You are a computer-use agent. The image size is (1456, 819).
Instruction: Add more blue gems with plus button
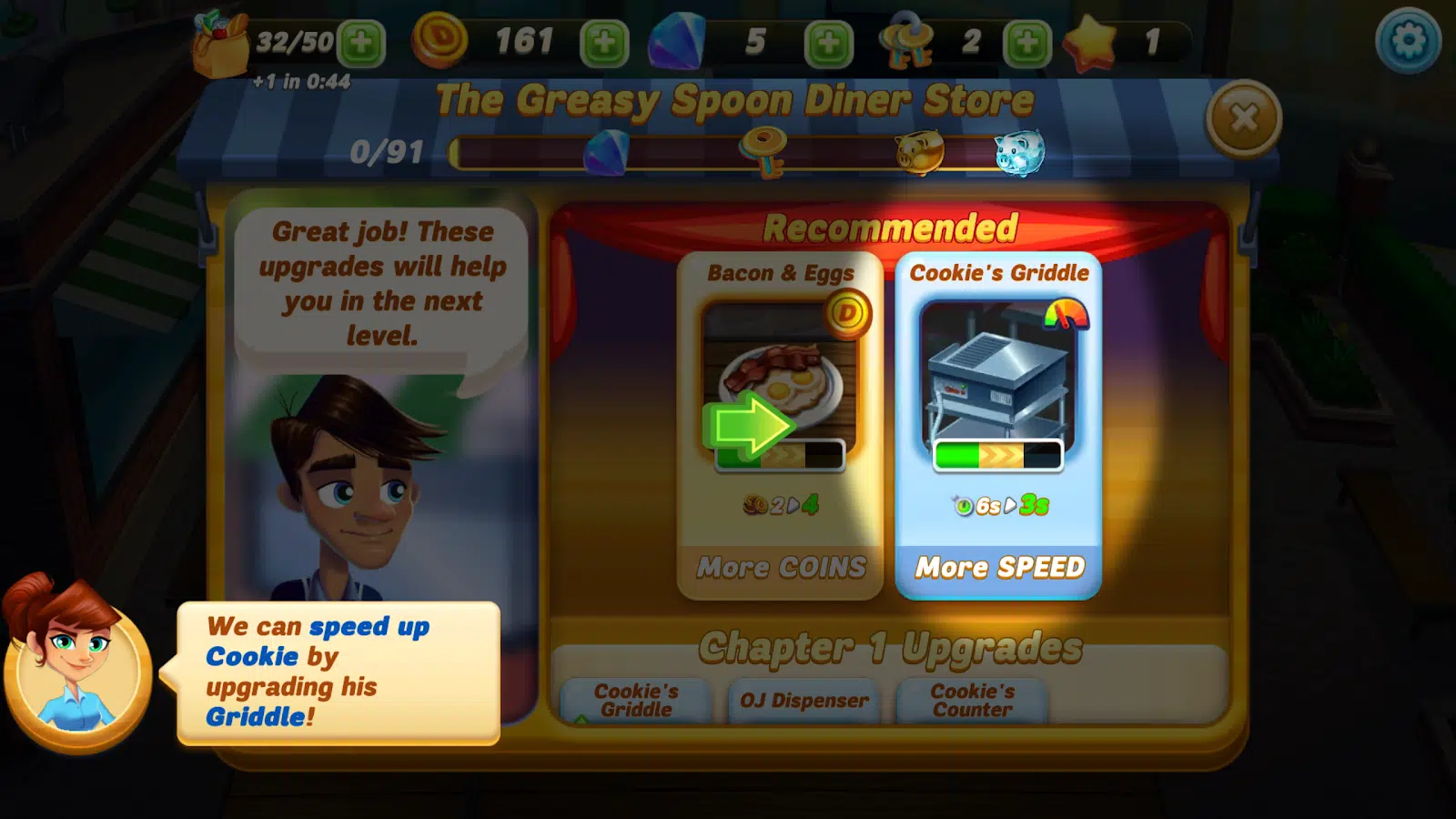828,42
